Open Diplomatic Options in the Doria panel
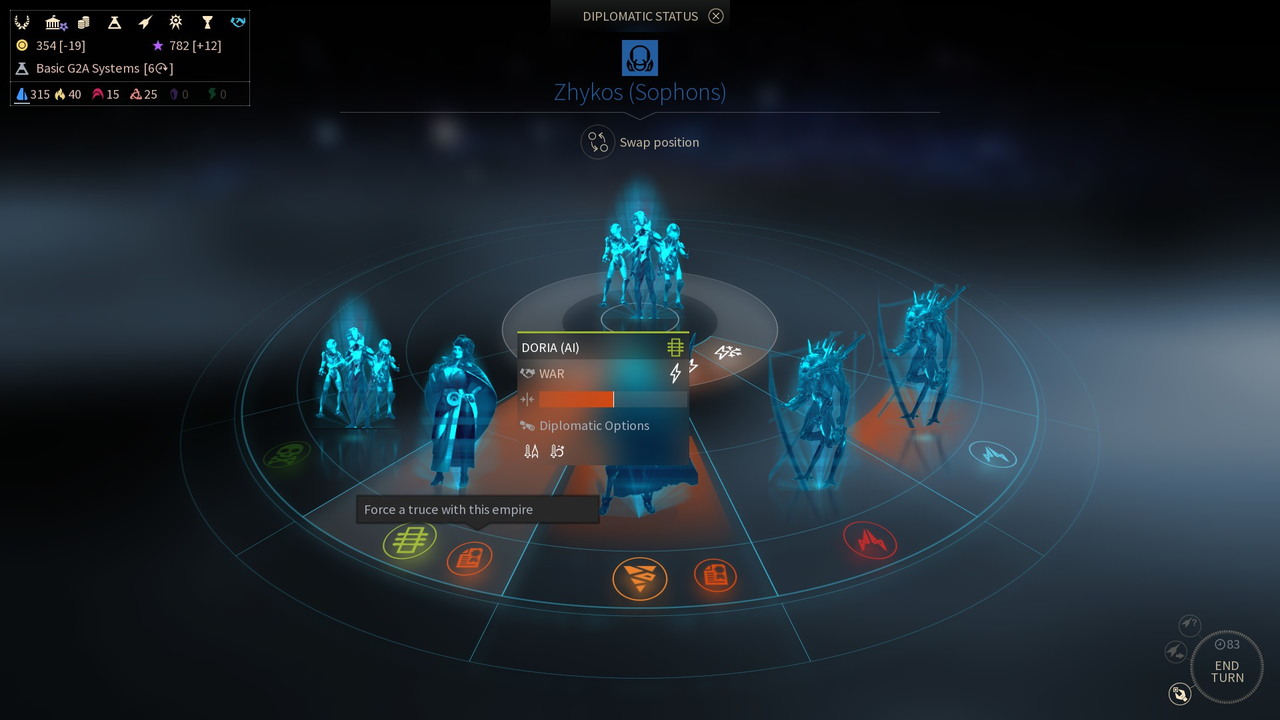 (x=594, y=425)
